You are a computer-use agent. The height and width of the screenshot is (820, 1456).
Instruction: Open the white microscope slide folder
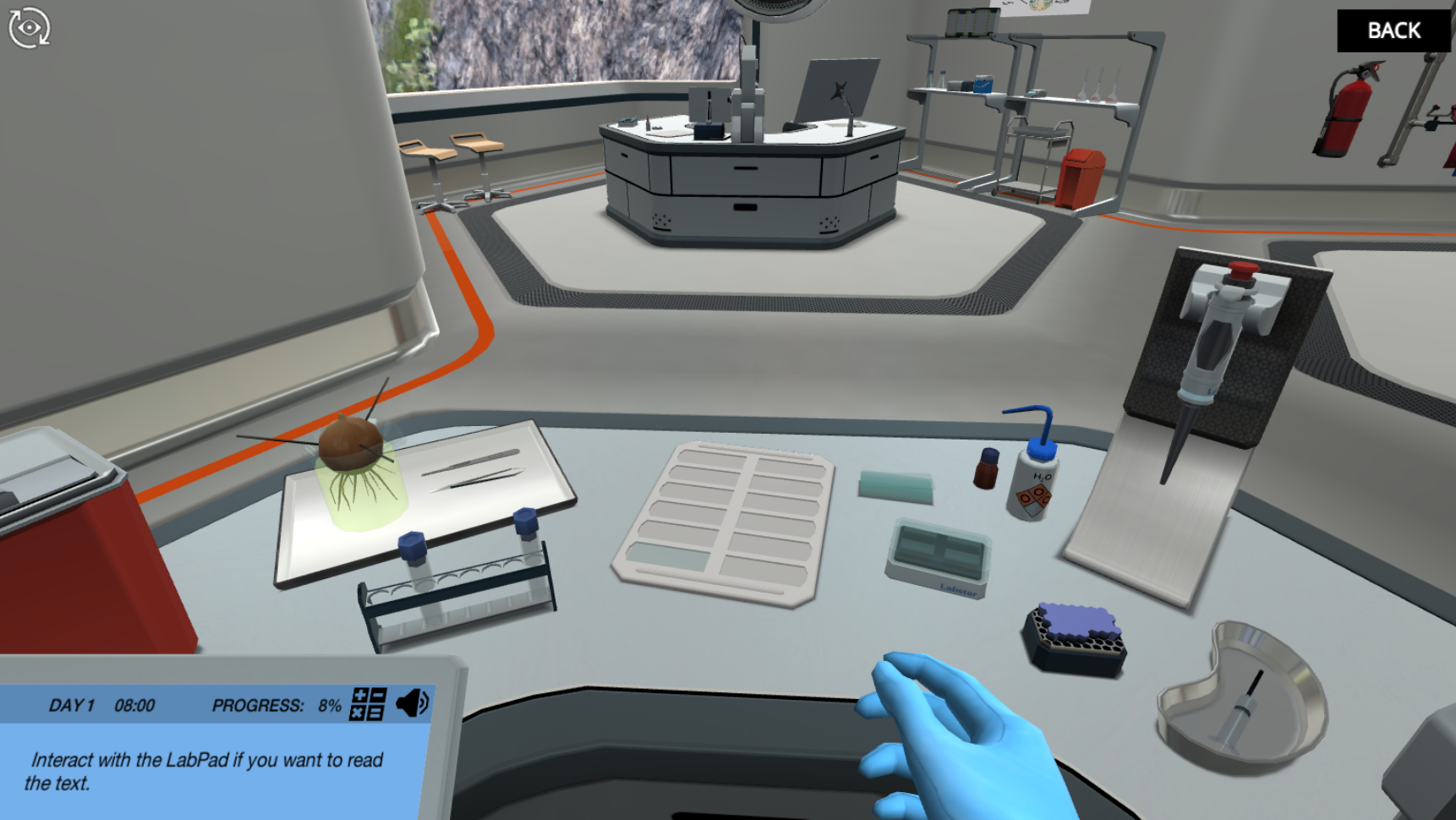(723, 520)
